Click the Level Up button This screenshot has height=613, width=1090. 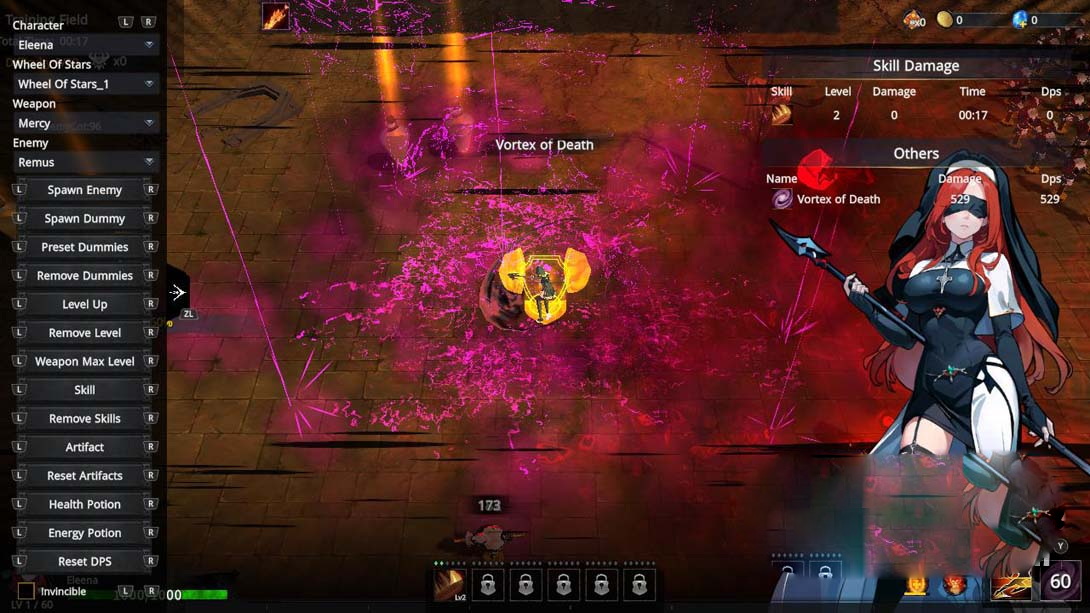tap(84, 304)
